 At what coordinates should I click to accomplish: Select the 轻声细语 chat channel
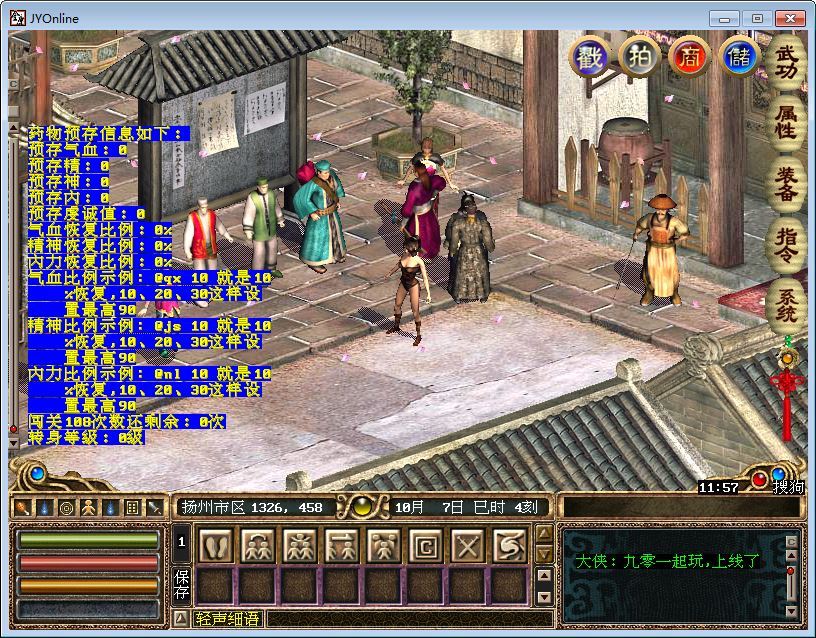tap(228, 619)
